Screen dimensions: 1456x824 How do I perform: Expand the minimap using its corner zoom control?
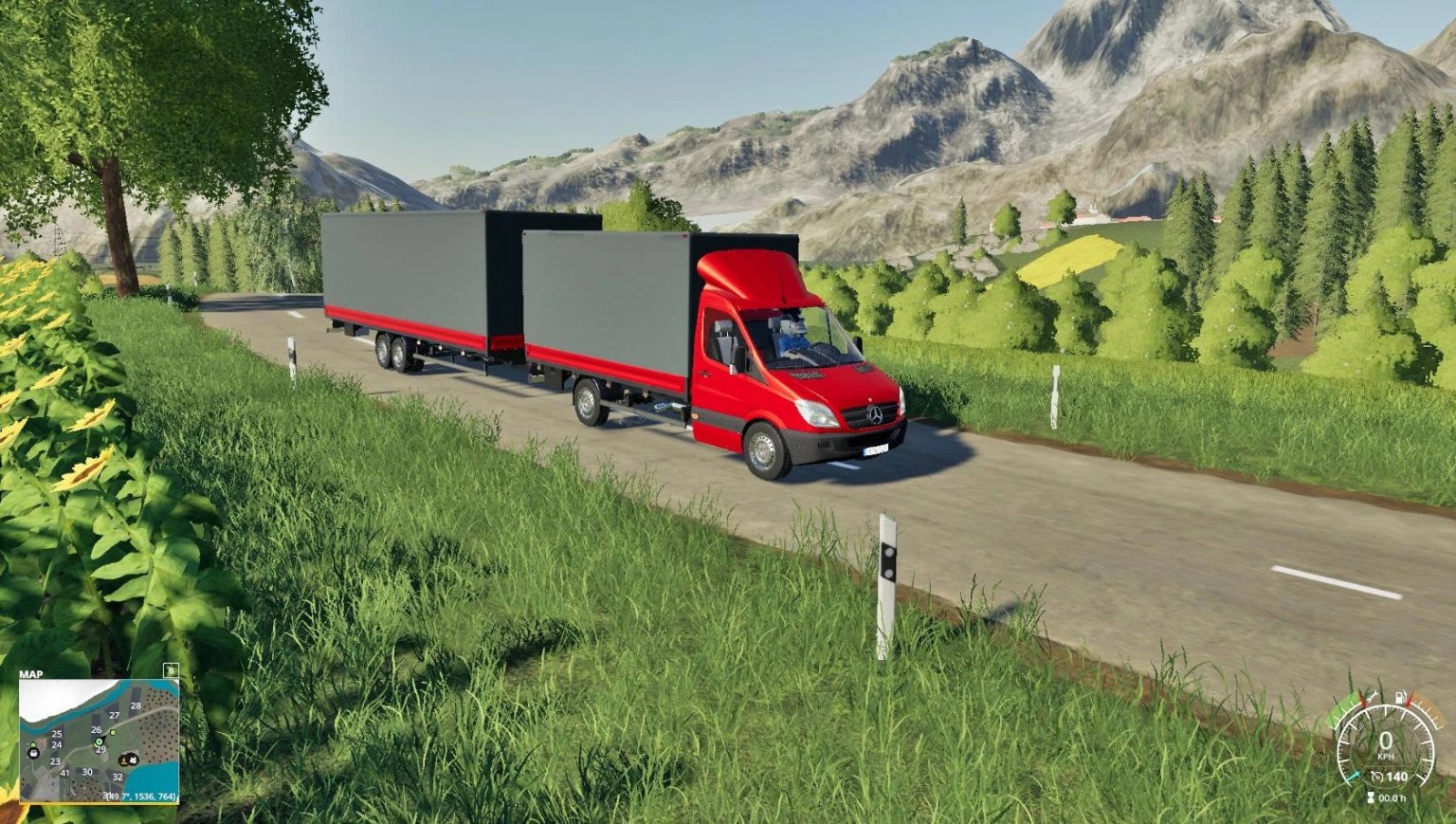coord(171,671)
